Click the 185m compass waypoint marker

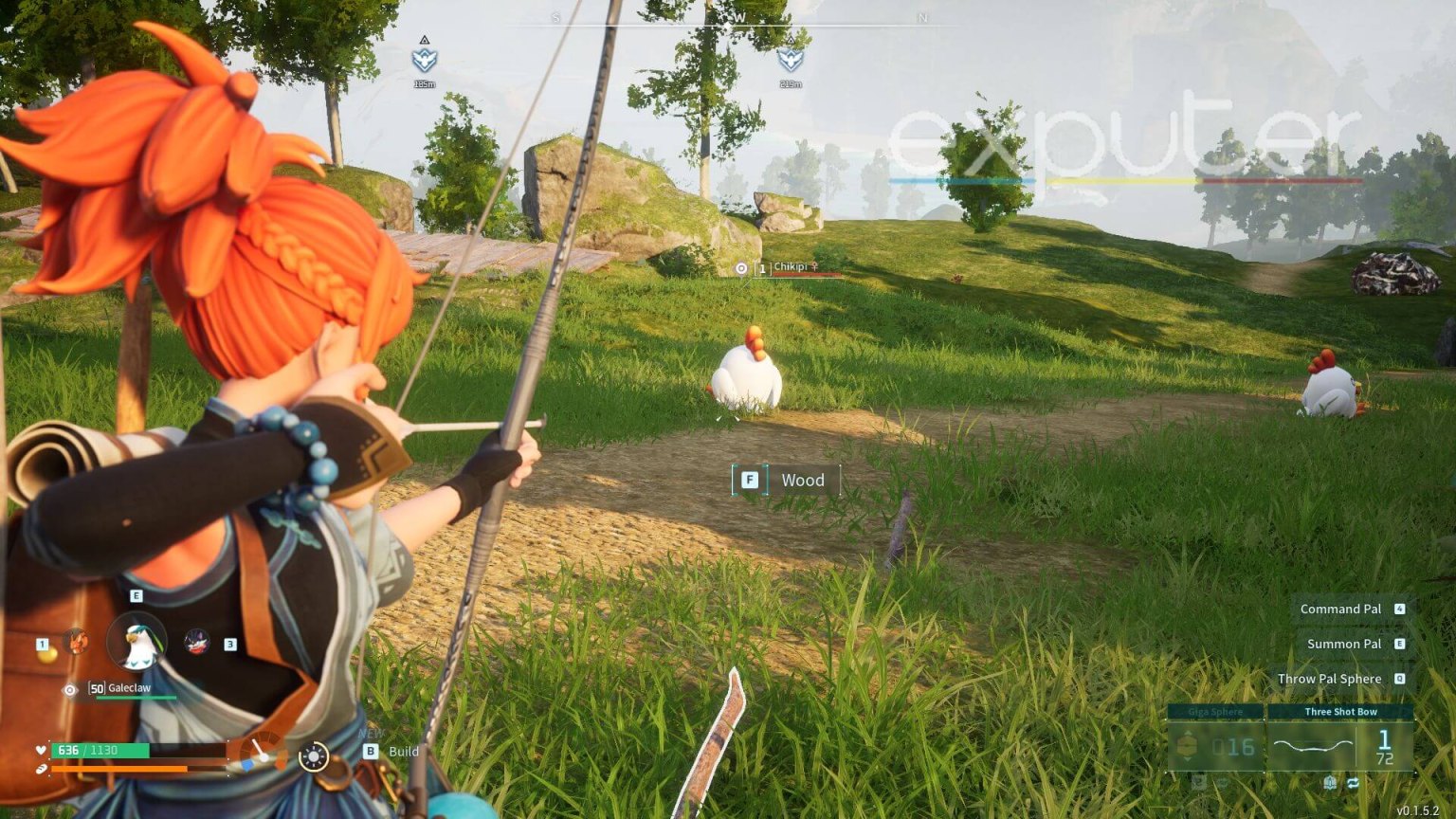(424, 60)
